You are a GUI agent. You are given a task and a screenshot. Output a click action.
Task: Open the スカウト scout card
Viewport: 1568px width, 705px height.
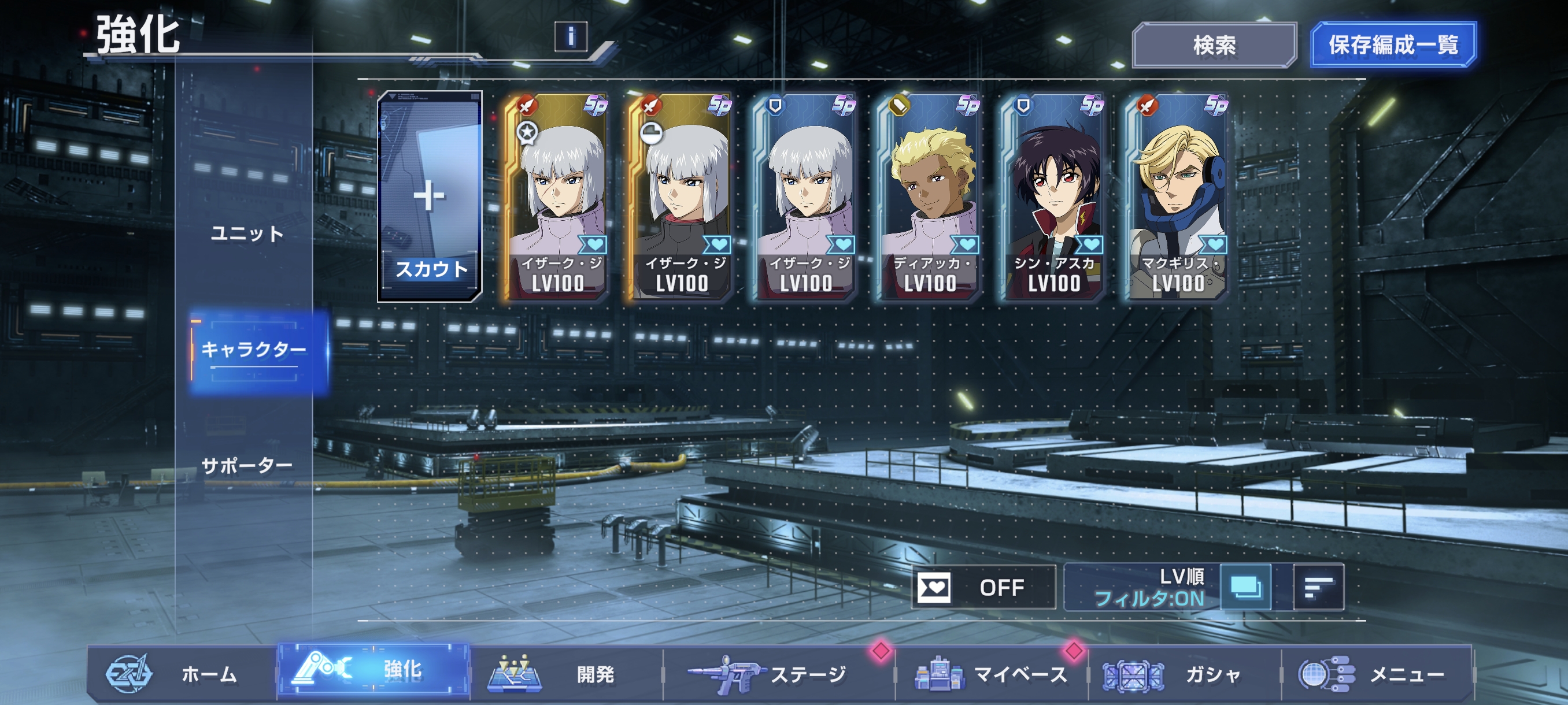coord(430,196)
